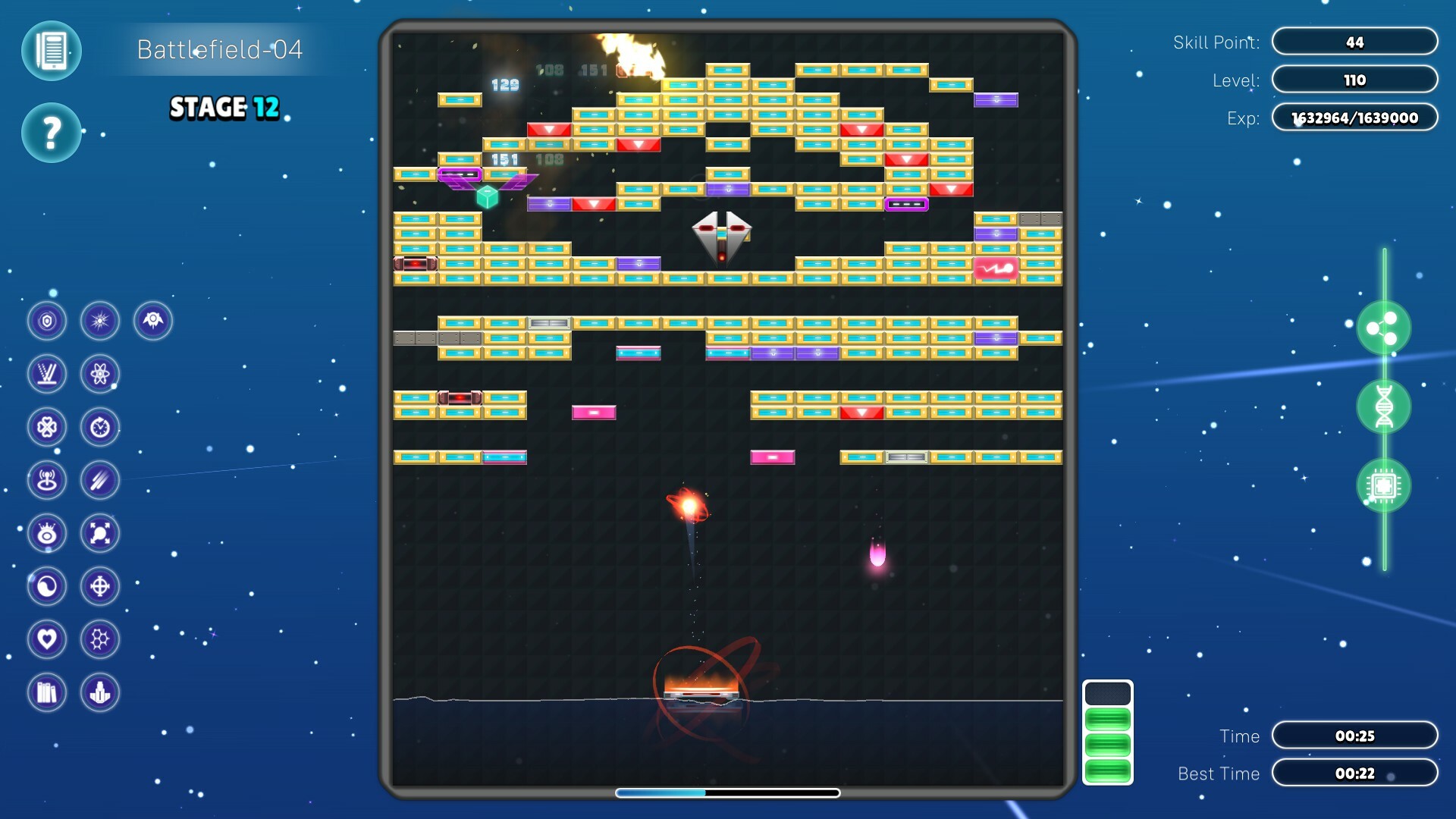Click the microchip node on the skill tree

(1384, 485)
